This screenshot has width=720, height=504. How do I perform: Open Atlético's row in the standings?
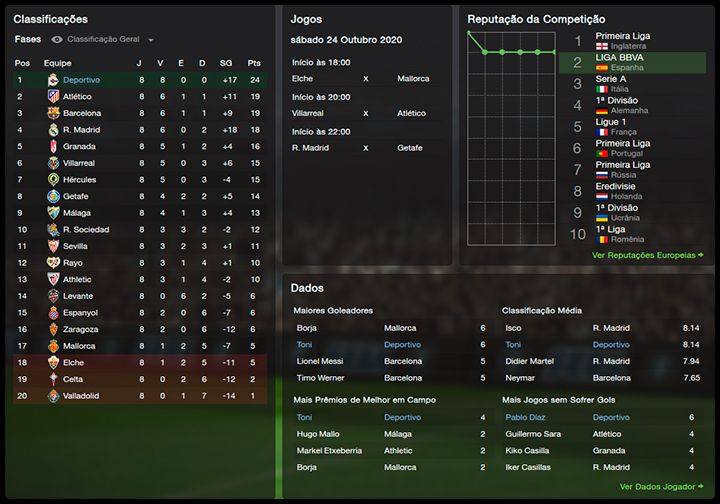77,96
